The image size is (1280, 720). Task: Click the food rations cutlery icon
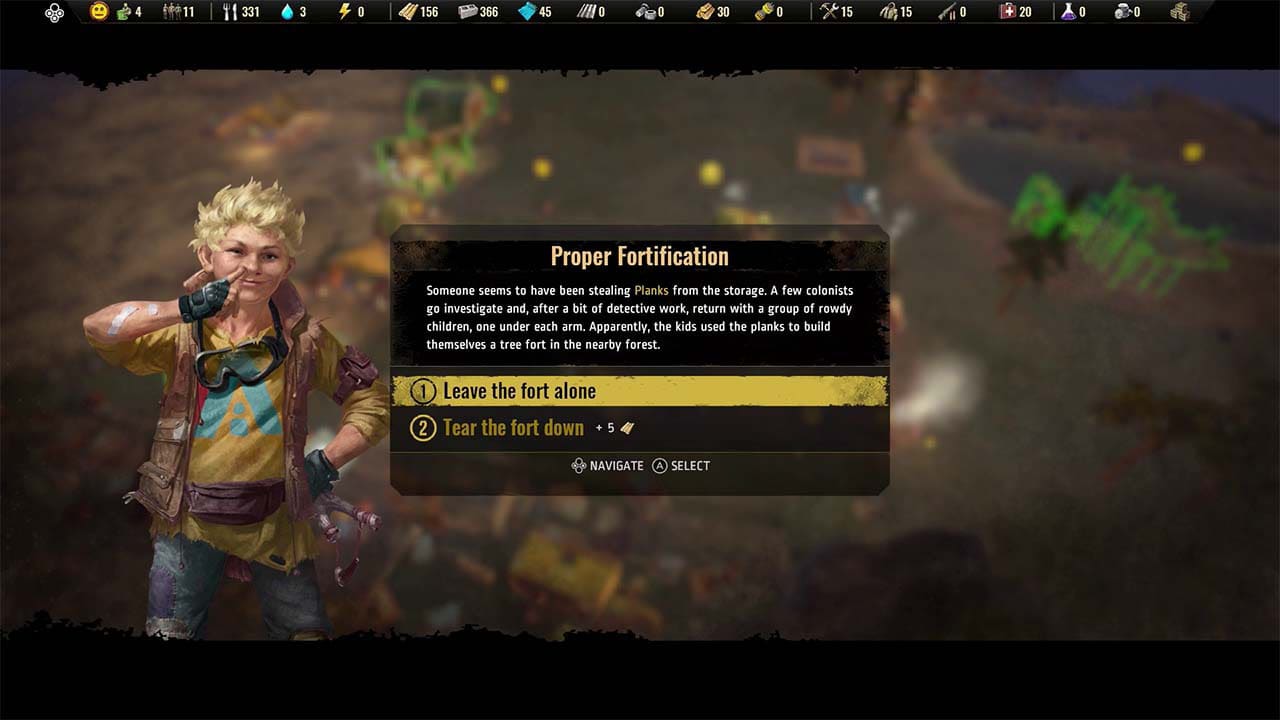(x=229, y=13)
